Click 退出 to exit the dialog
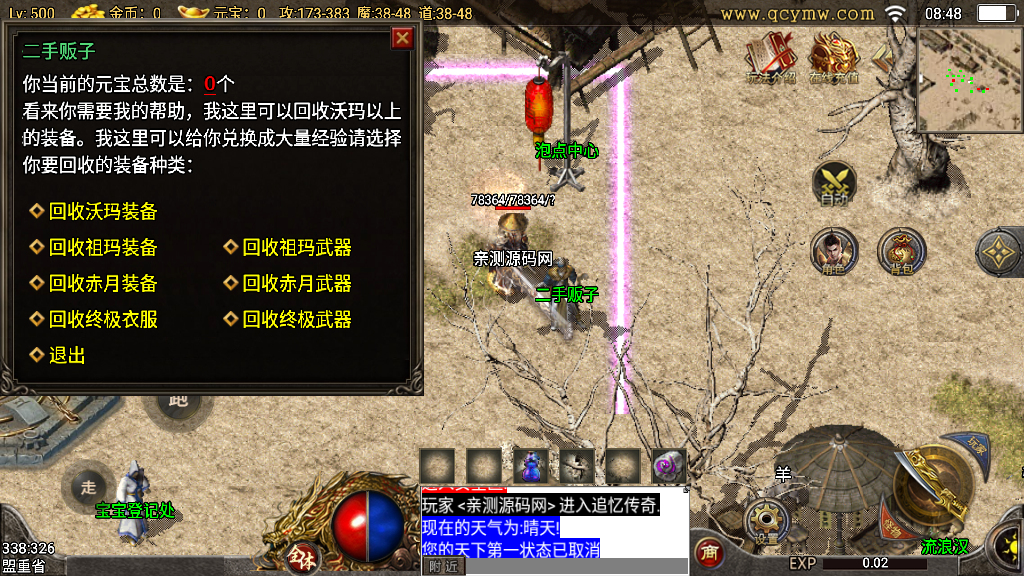The height and width of the screenshot is (576, 1024). point(66,355)
